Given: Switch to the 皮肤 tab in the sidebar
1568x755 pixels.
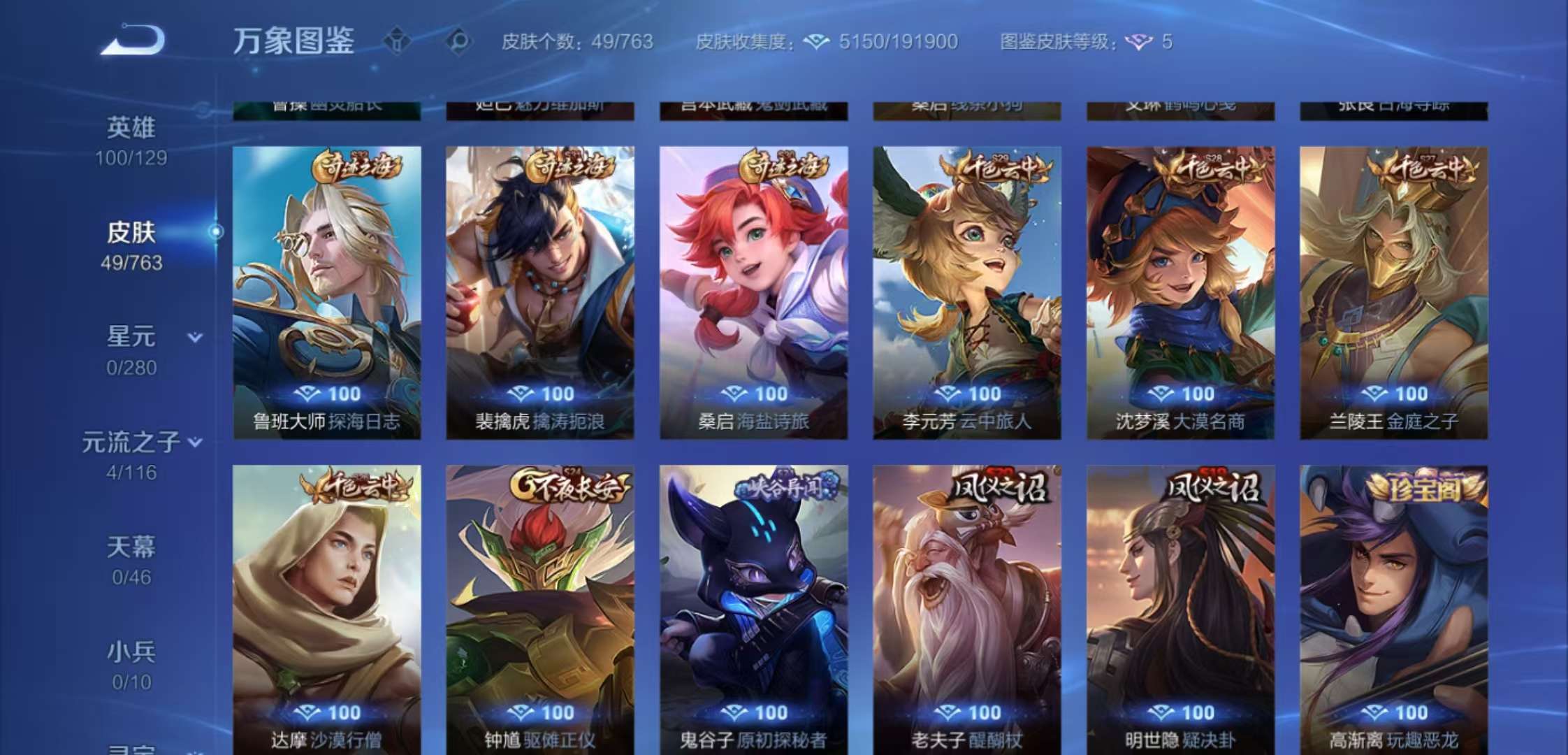Looking at the screenshot, I should coord(133,233).
